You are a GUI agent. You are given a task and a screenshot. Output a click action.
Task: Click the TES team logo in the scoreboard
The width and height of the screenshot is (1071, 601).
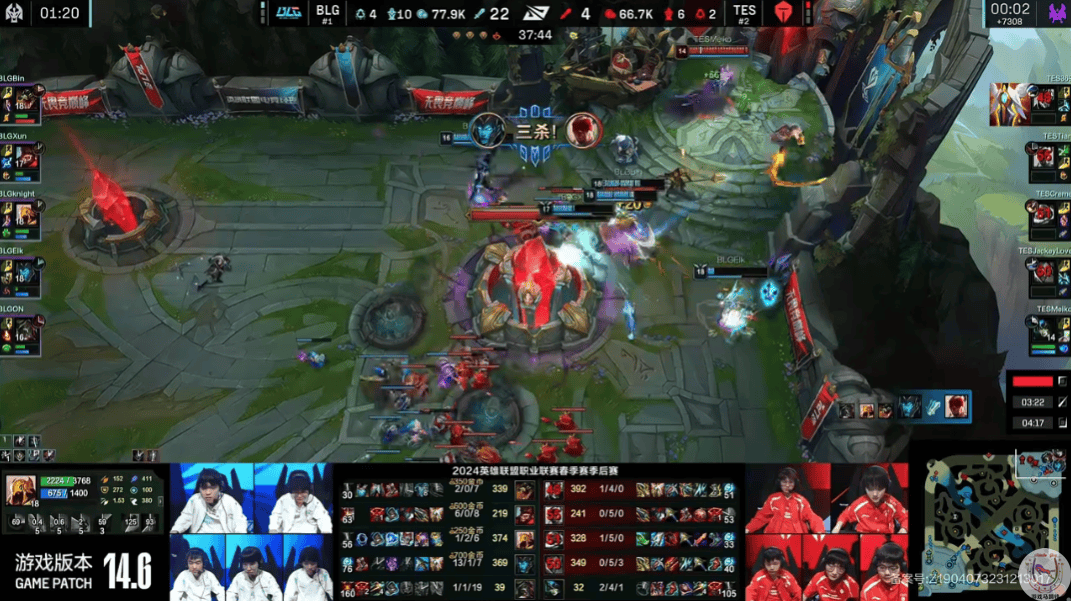(x=783, y=13)
